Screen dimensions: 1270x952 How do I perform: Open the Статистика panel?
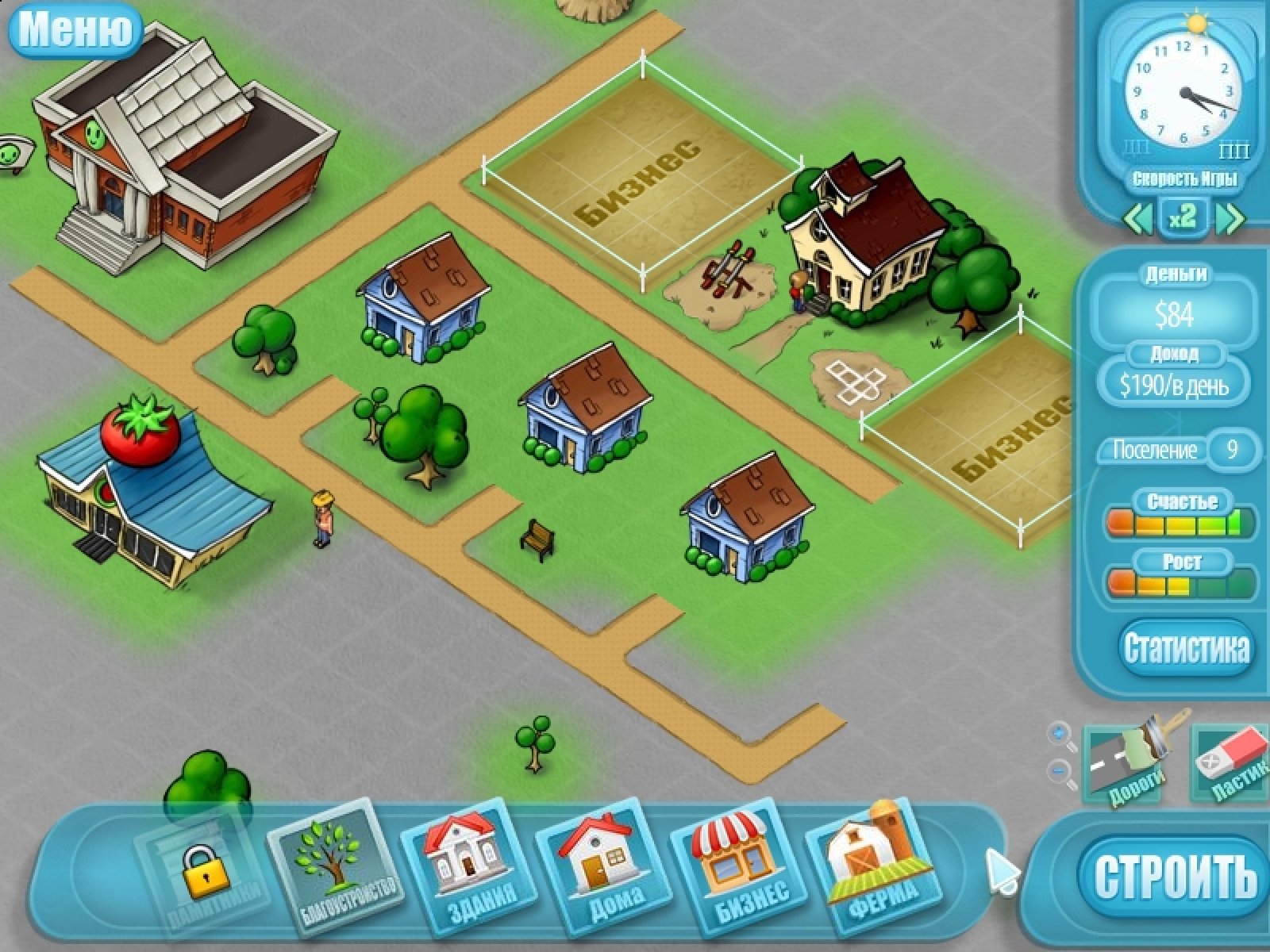pyautogui.click(x=1186, y=648)
